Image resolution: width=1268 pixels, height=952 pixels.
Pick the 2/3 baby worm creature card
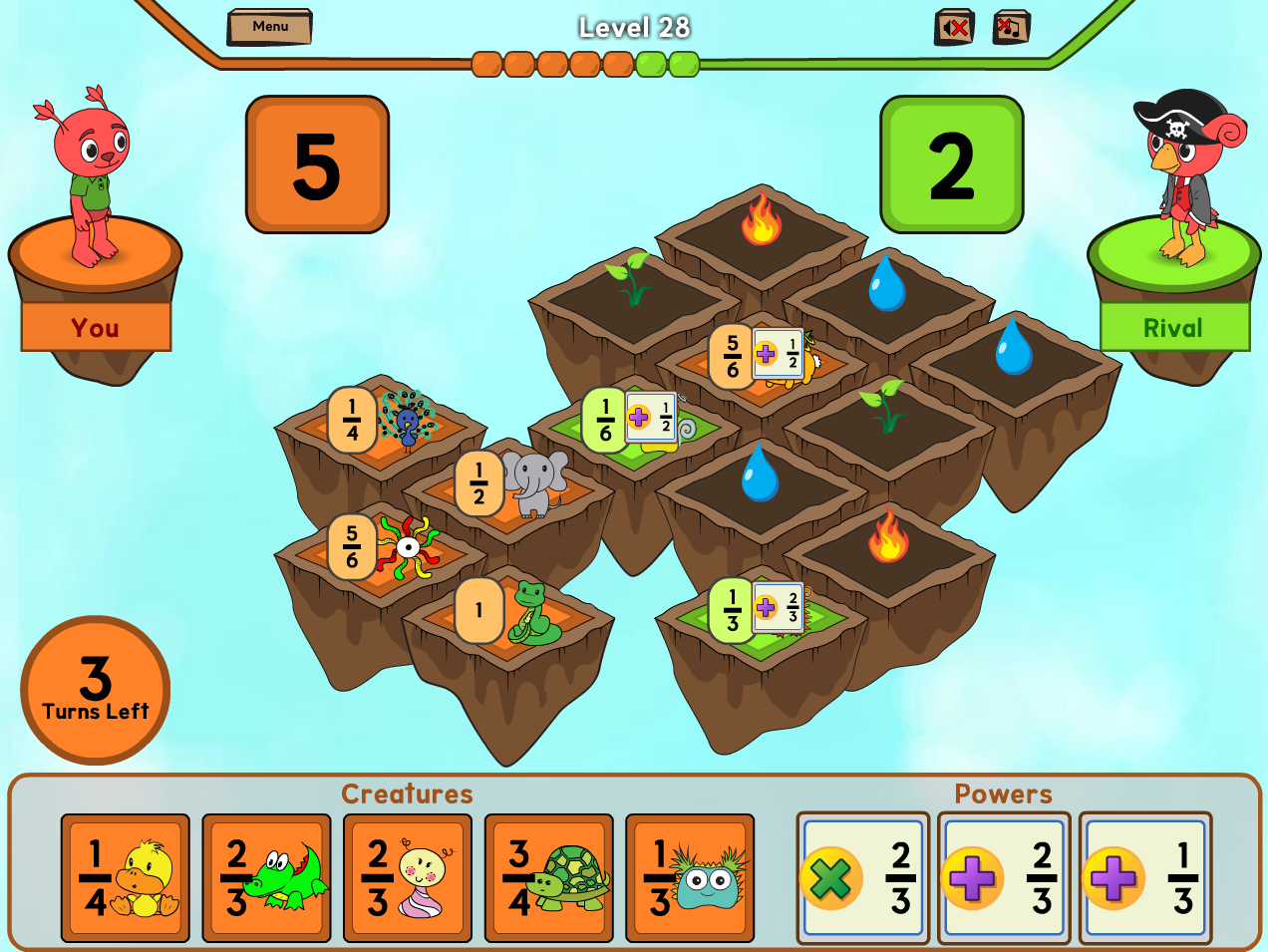408,877
